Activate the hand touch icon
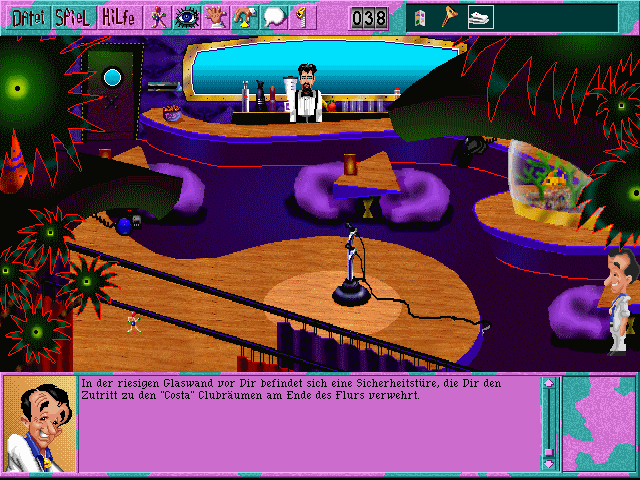 point(215,17)
